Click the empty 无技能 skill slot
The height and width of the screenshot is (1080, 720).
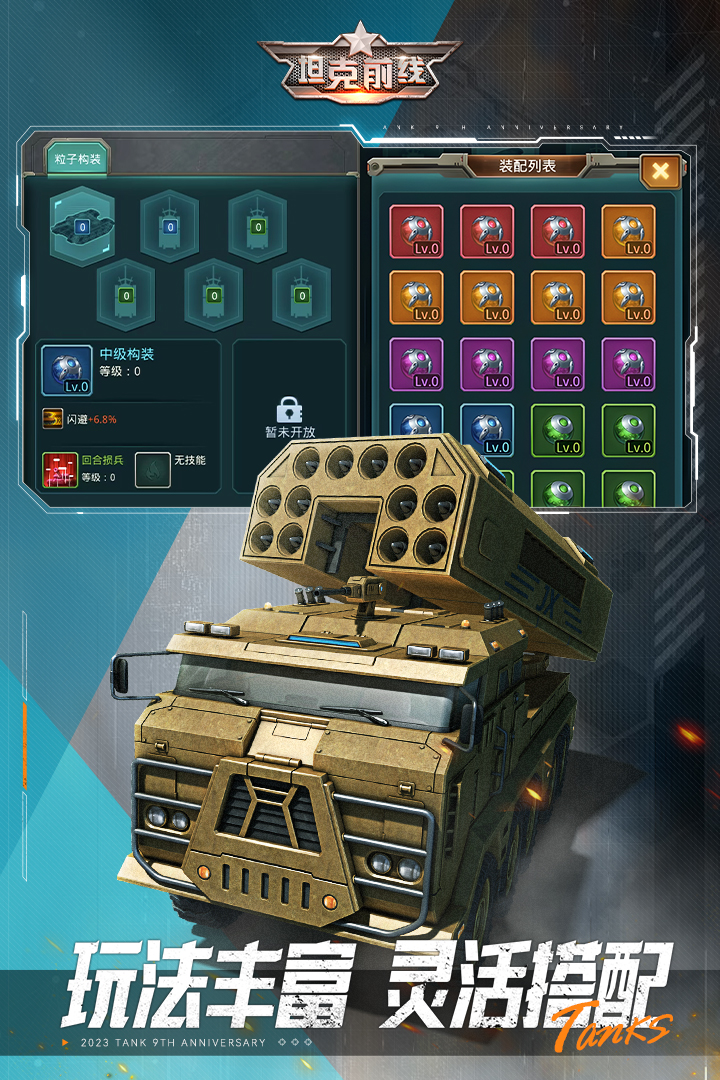152,469
